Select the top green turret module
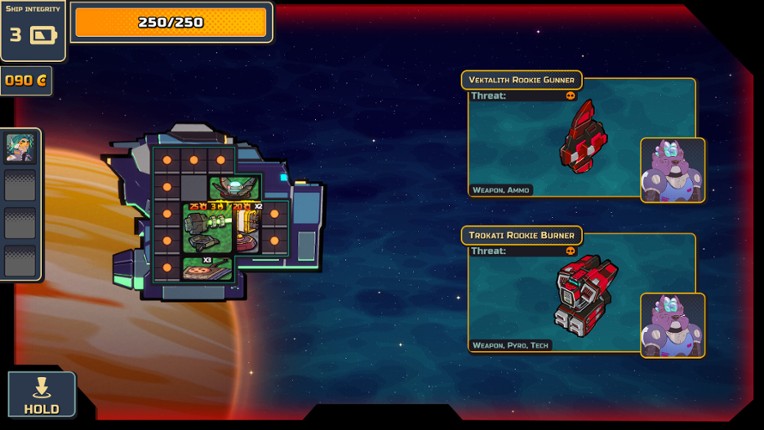764x430 pixels. click(x=234, y=187)
